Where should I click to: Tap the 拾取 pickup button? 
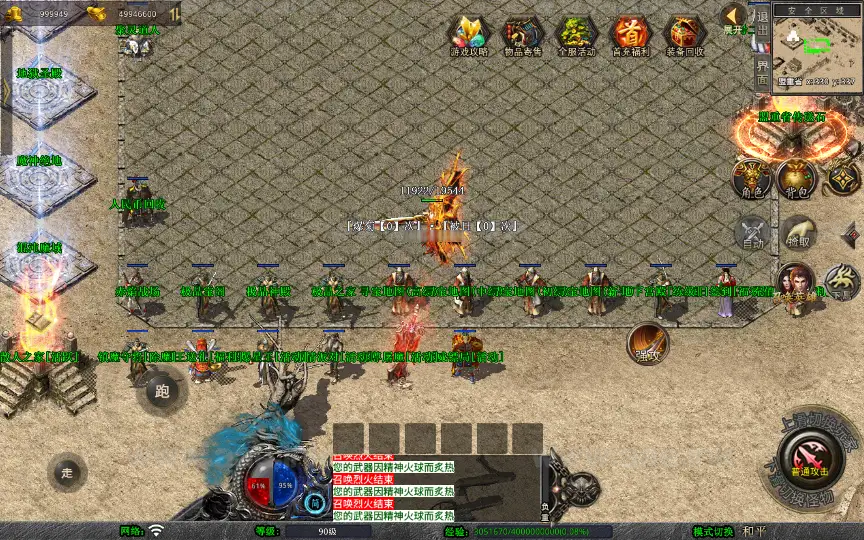pos(797,233)
